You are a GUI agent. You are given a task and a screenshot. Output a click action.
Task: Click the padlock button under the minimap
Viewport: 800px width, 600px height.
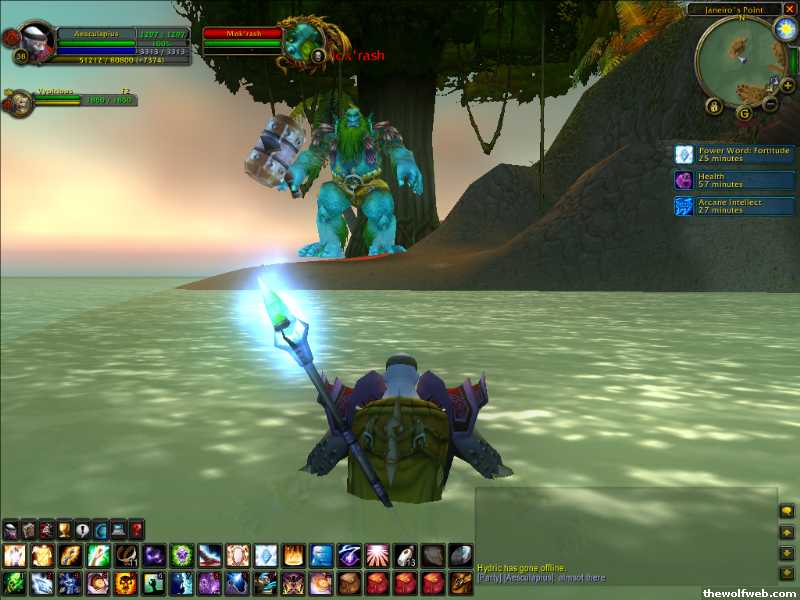point(714,105)
